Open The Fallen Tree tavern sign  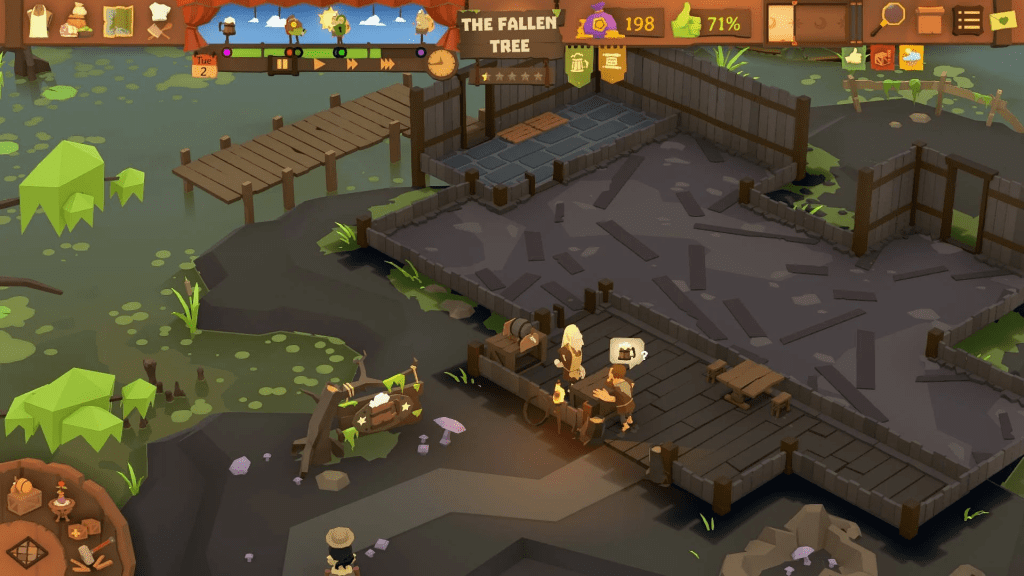pyautogui.click(x=510, y=35)
